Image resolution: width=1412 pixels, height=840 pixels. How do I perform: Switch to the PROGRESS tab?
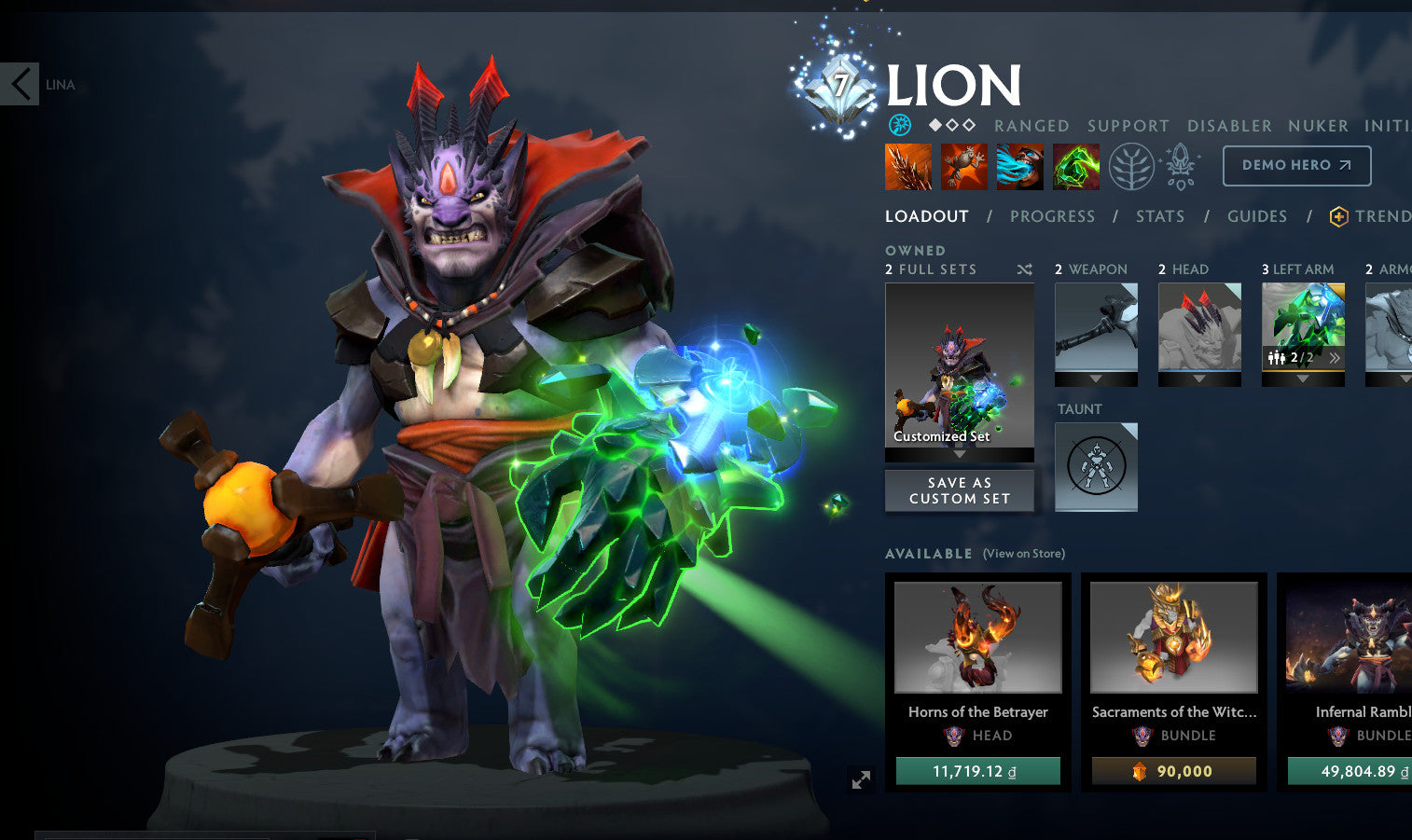[x=1052, y=215]
